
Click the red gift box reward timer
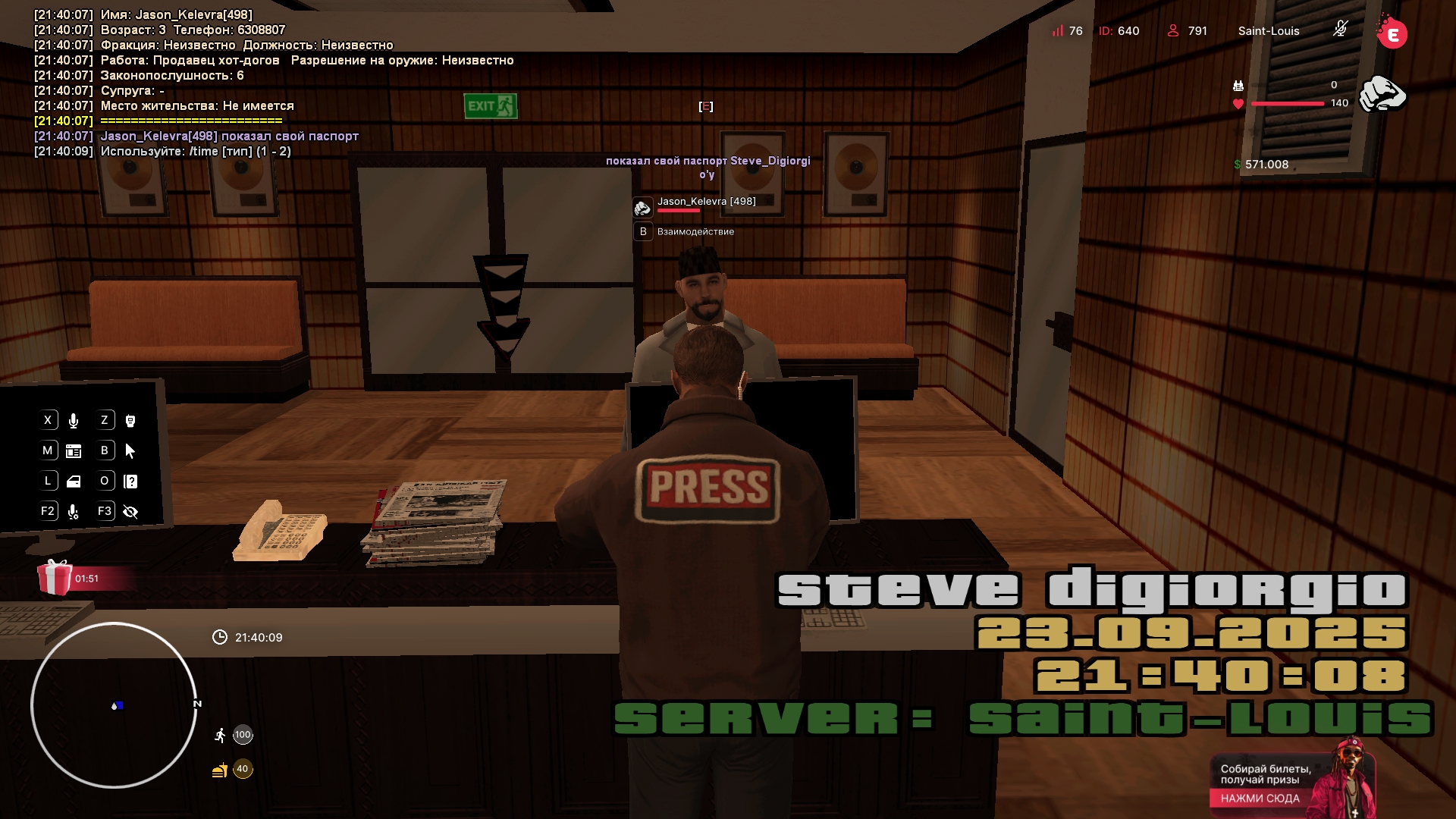pos(55,578)
